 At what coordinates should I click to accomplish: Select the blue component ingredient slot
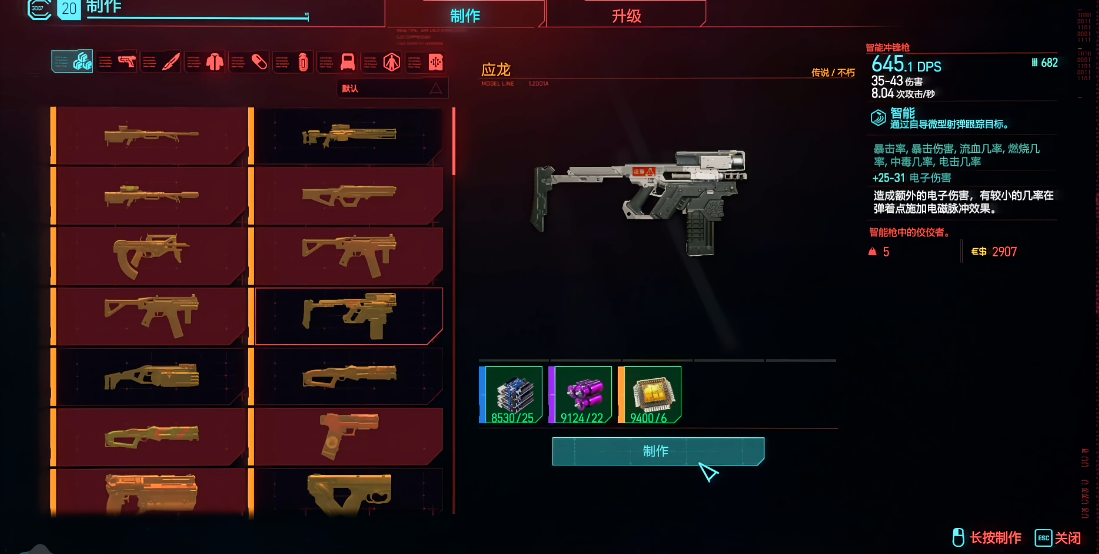click(x=511, y=394)
